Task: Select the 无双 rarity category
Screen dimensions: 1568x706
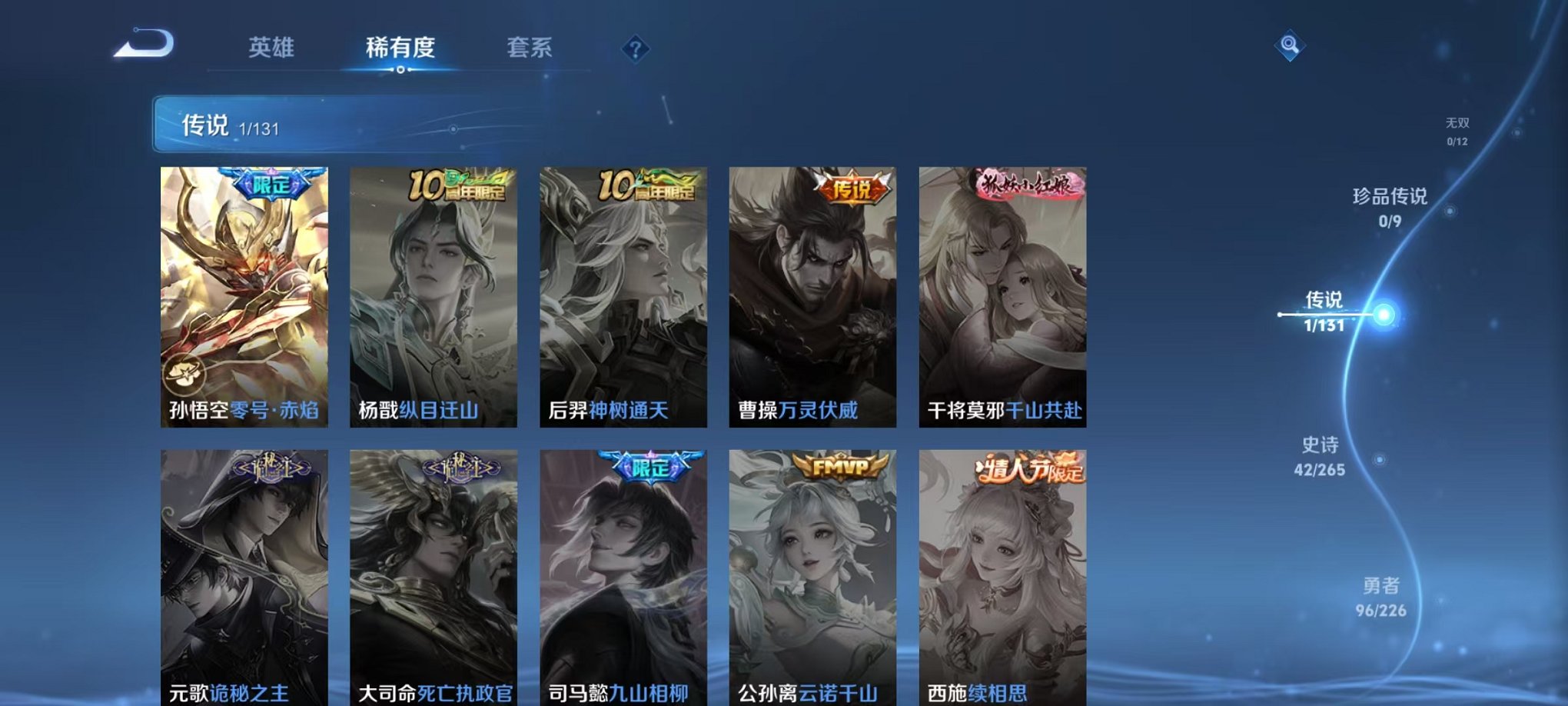Action: tap(1458, 129)
